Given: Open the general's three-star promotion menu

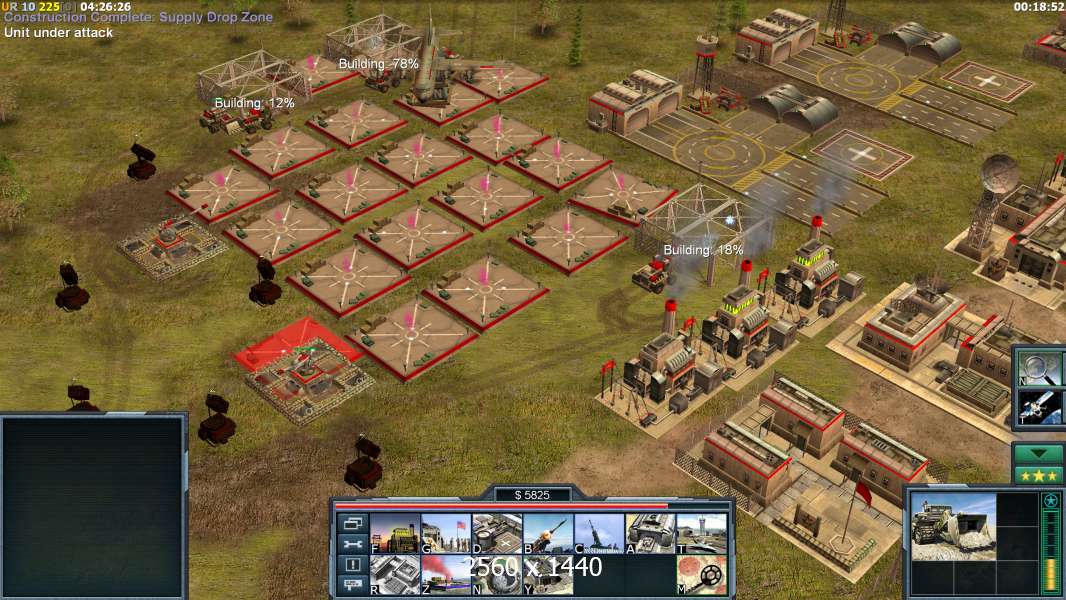Looking at the screenshot, I should pyautogui.click(x=1037, y=475).
